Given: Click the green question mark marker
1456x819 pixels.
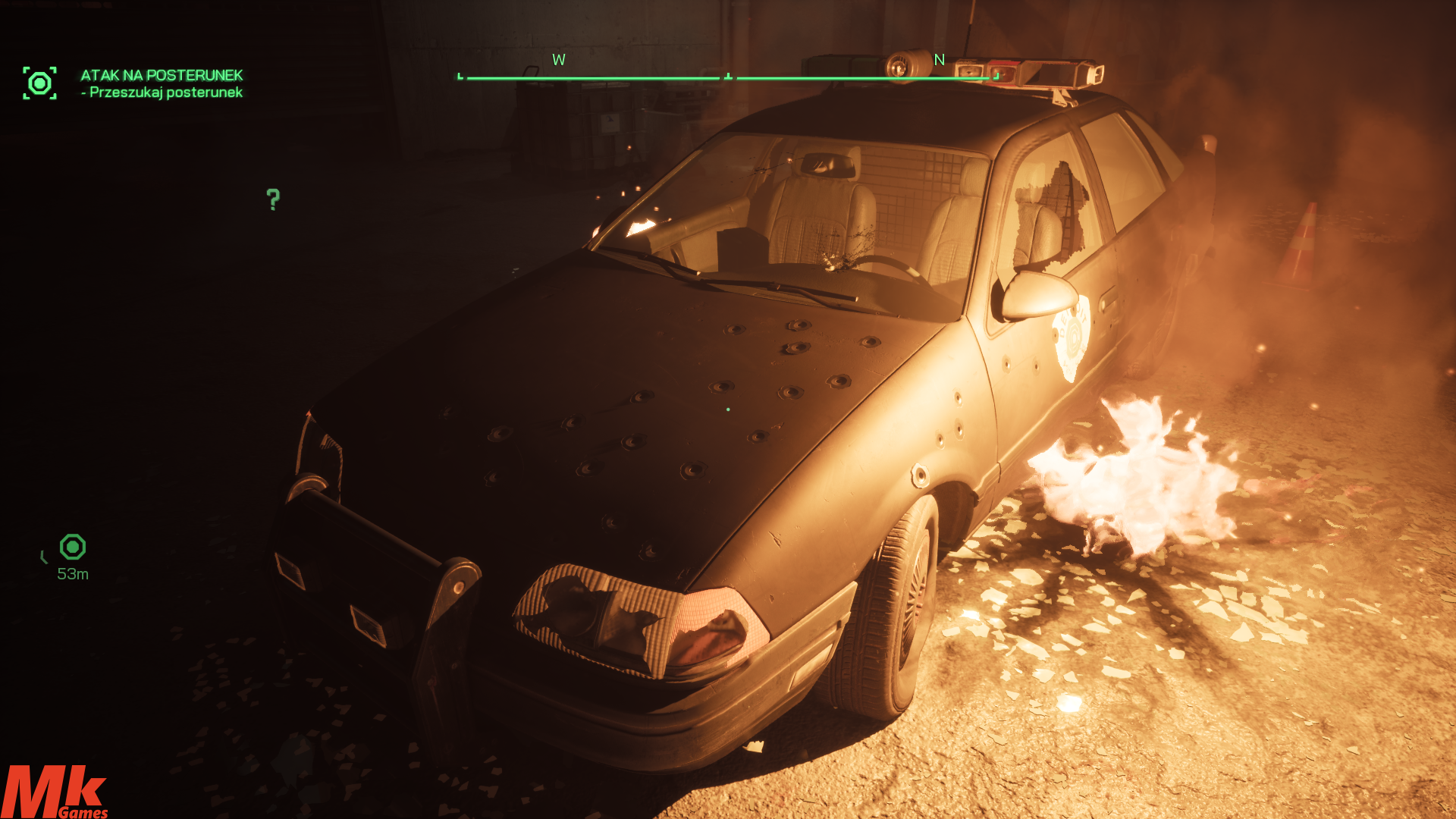Looking at the screenshot, I should (x=273, y=199).
